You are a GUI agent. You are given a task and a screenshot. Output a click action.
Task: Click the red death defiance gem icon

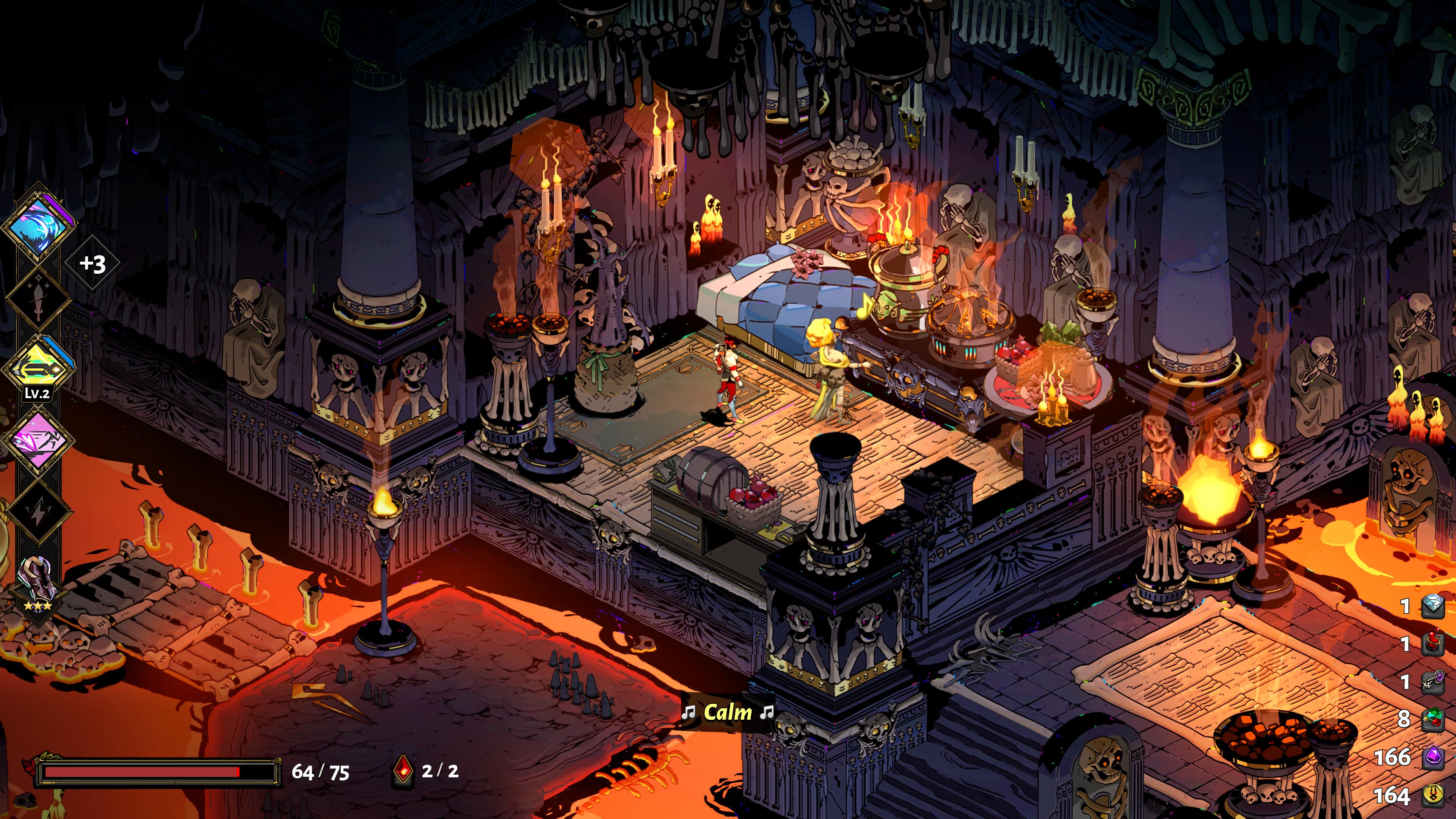403,770
